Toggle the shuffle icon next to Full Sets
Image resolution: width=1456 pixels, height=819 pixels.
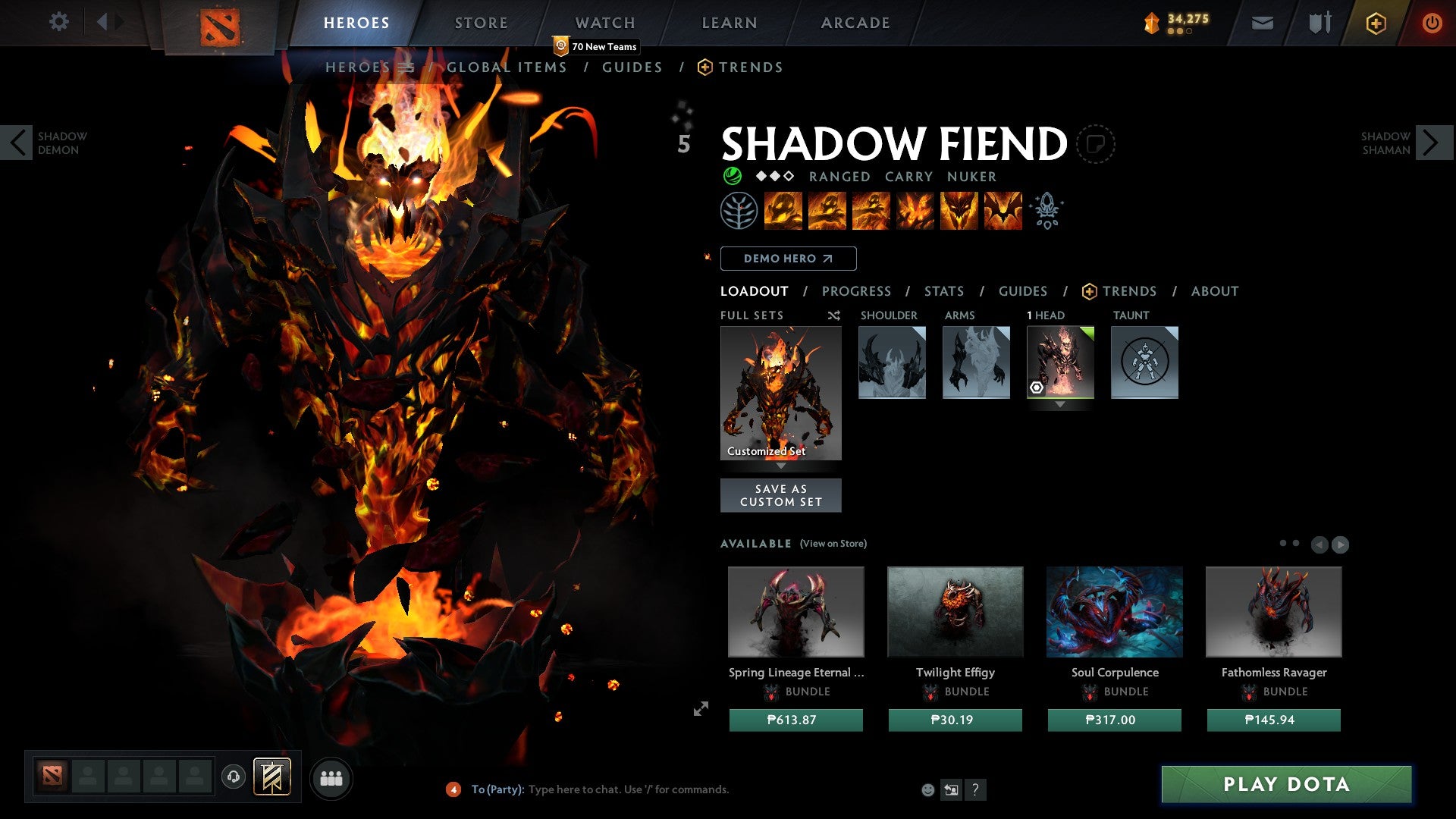(834, 315)
